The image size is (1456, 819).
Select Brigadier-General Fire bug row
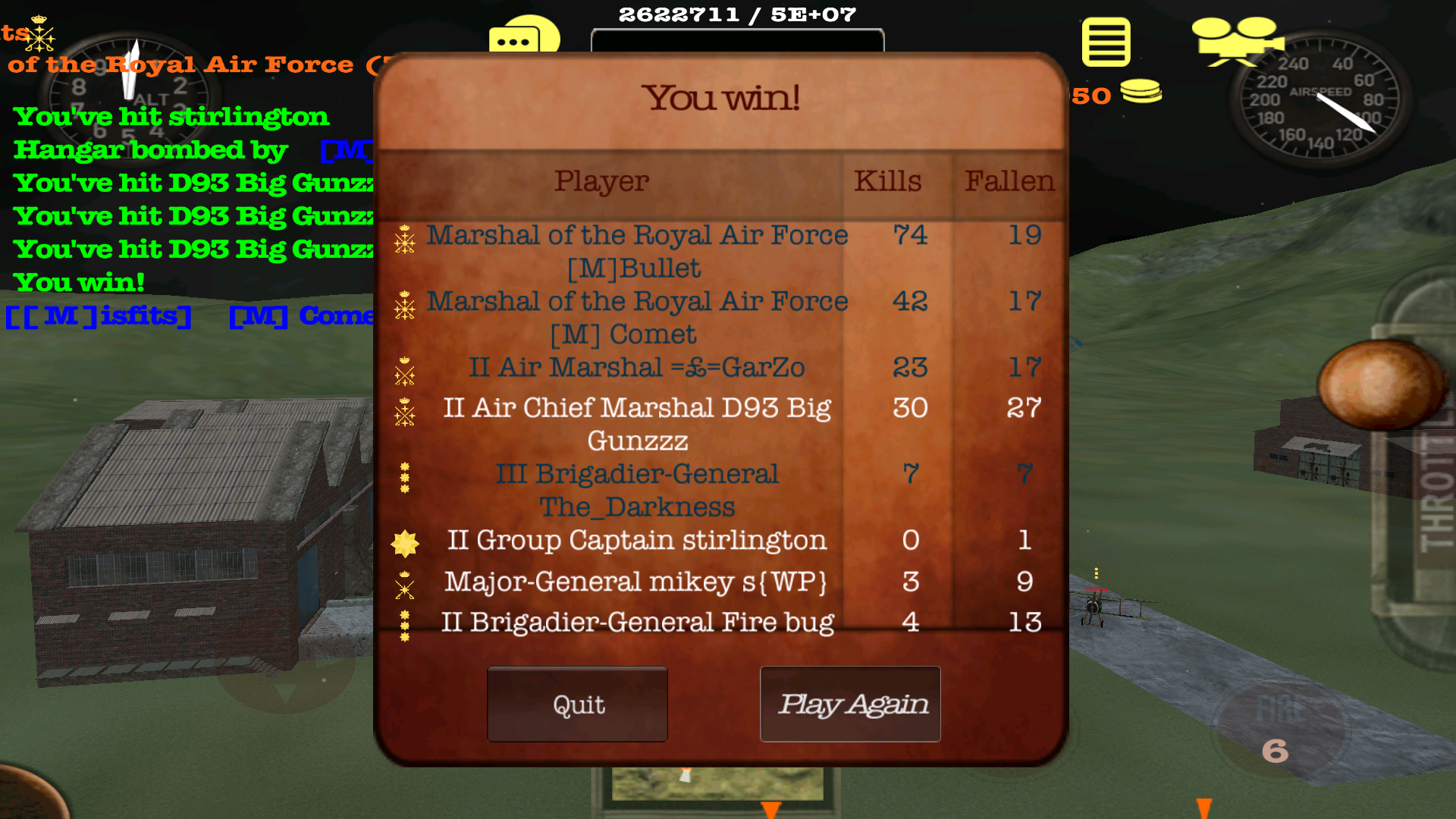tap(637, 623)
